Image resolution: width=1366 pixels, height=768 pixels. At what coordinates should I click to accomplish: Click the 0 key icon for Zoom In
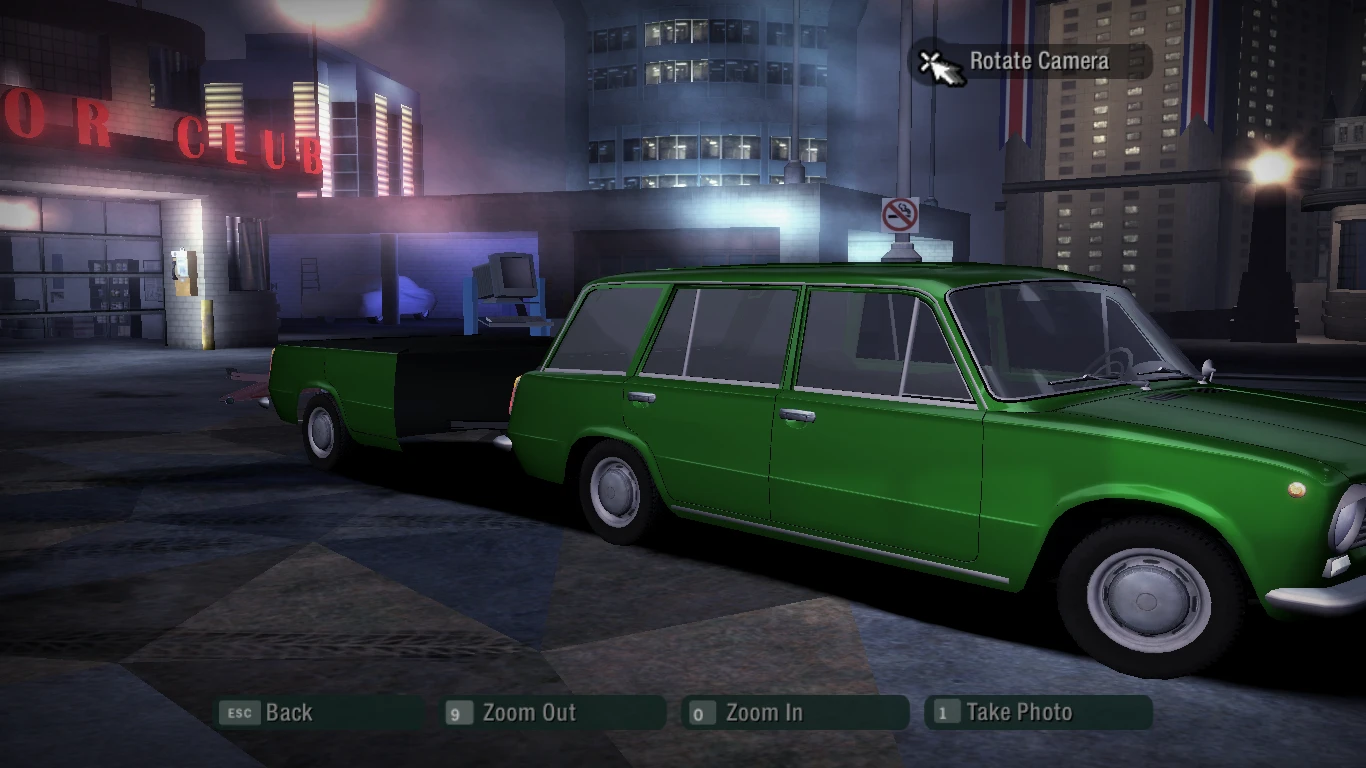[700, 712]
